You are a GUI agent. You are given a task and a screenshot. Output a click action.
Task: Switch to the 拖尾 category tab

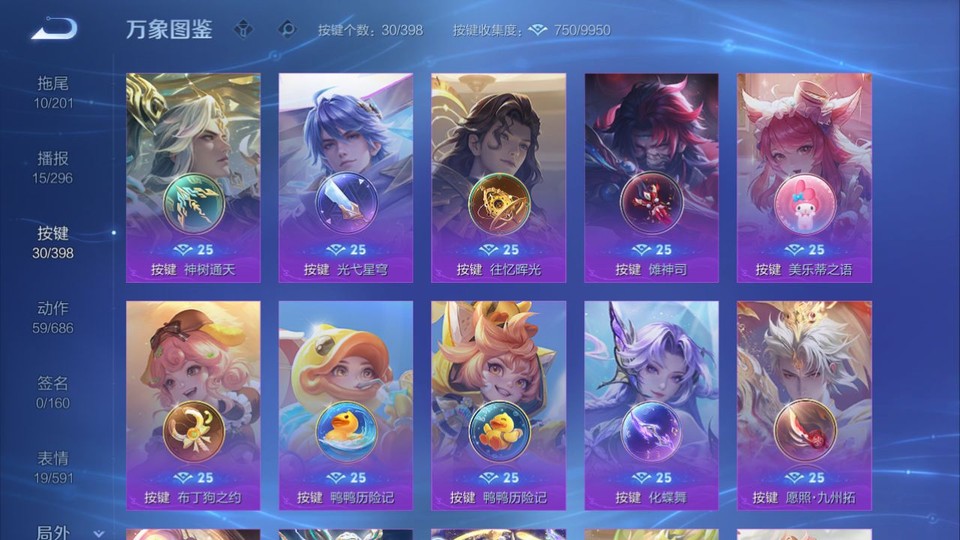coord(53,92)
